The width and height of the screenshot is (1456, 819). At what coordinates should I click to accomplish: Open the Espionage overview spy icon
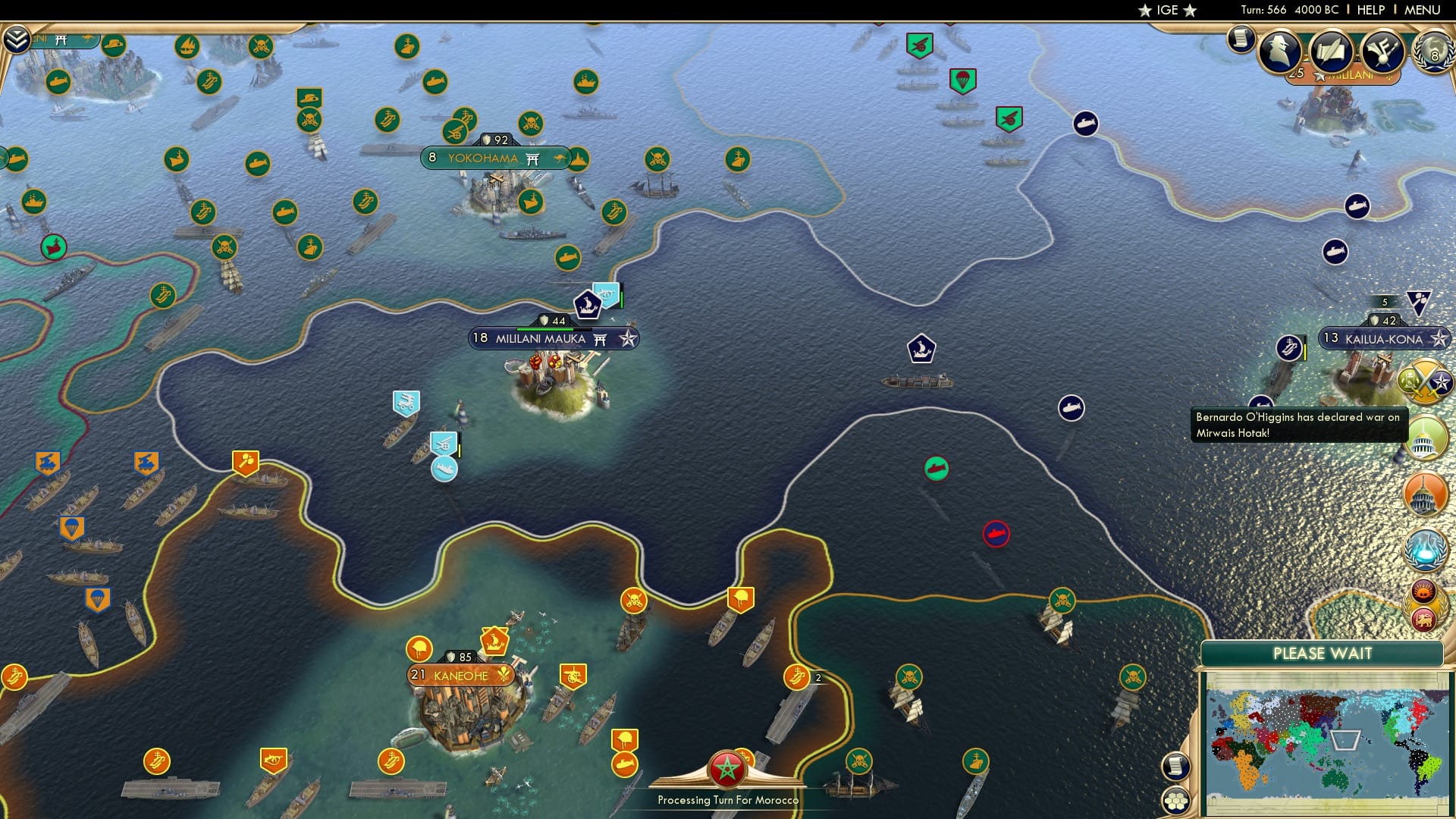1279,52
